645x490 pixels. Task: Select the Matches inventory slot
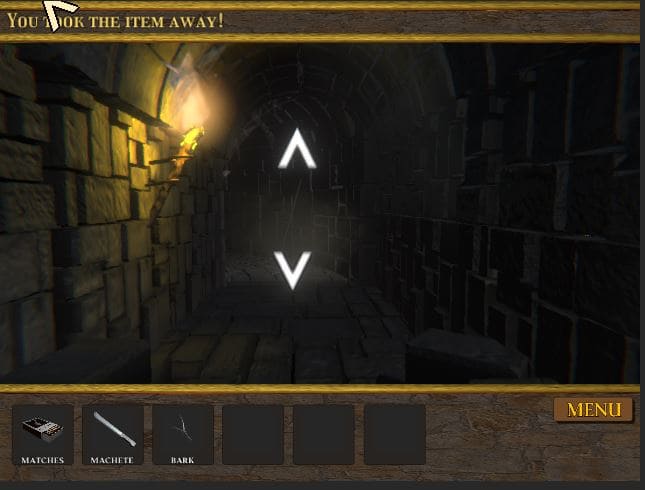point(42,433)
